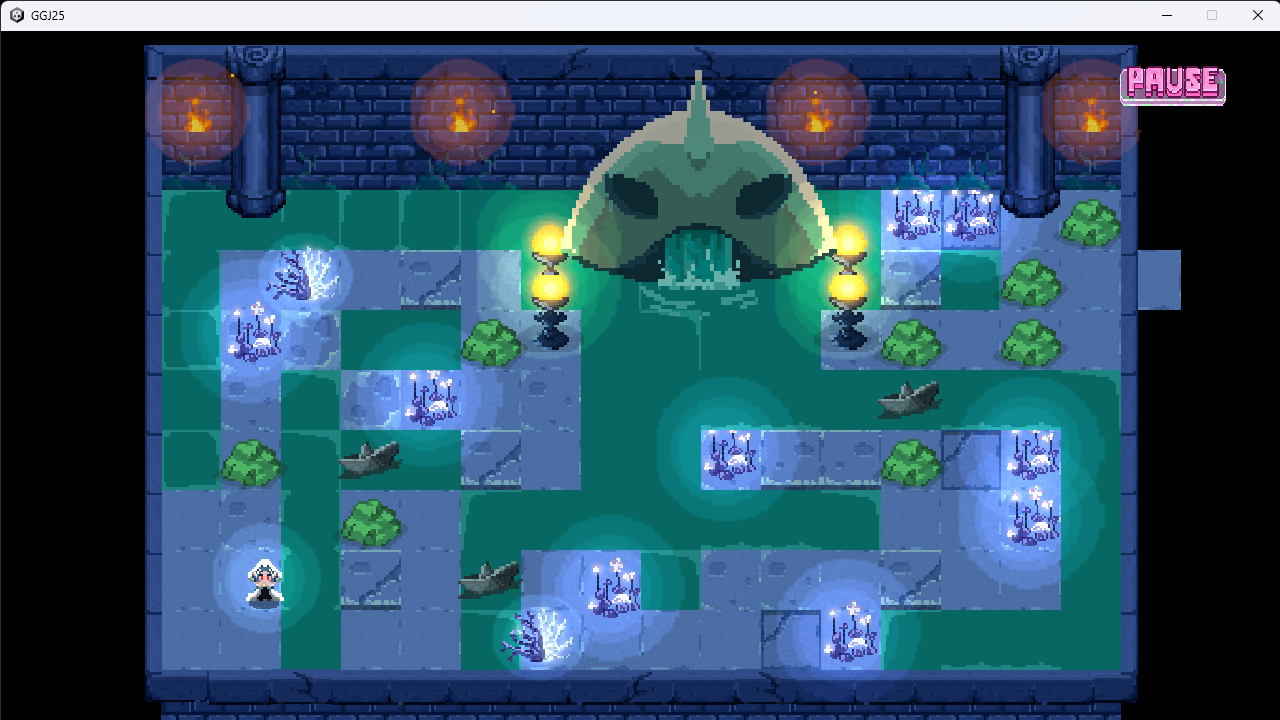Click the PAUSE button
Screen dimensions: 1280x720
click(x=1172, y=85)
